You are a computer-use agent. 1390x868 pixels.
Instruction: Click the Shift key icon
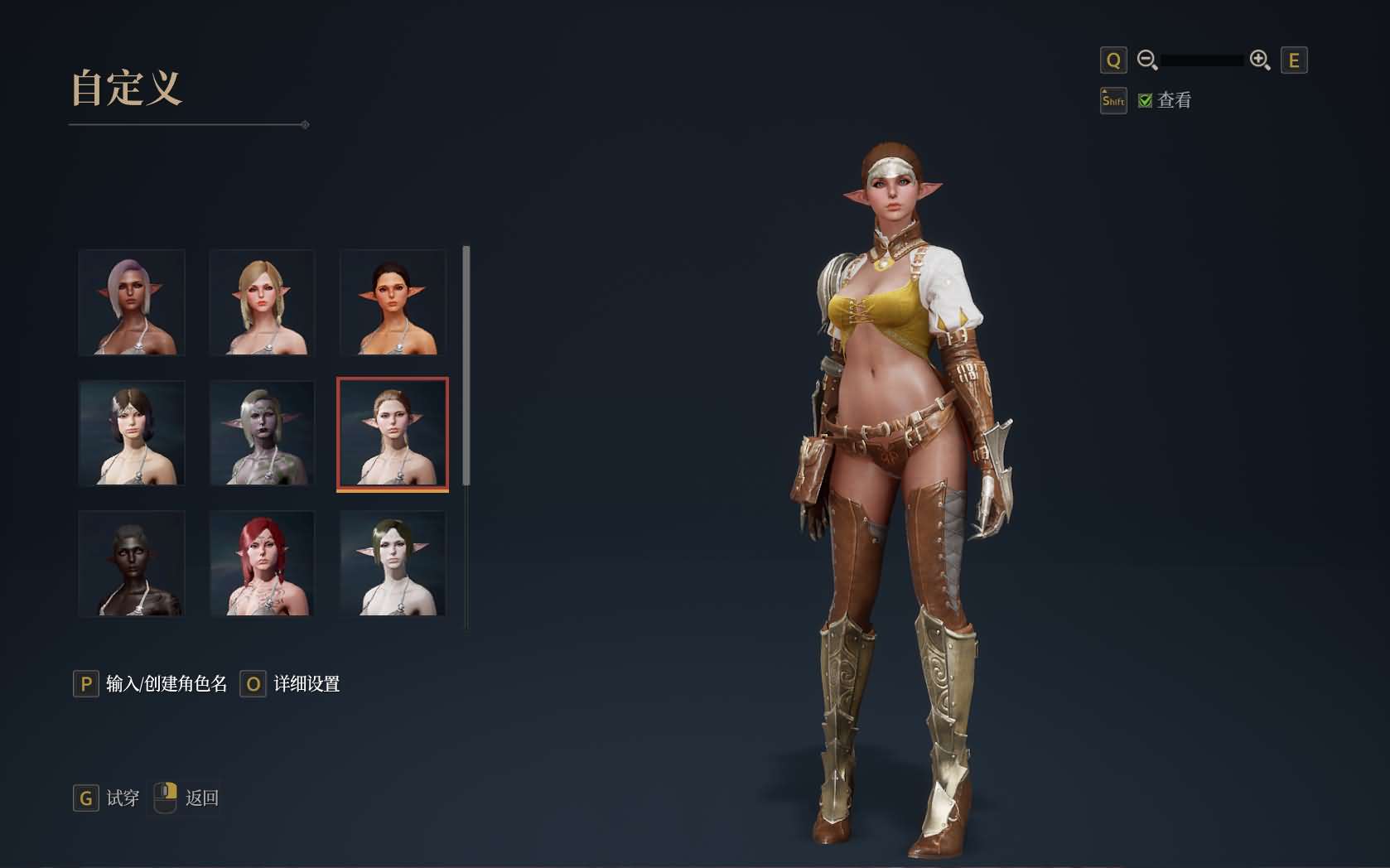[x=1113, y=100]
